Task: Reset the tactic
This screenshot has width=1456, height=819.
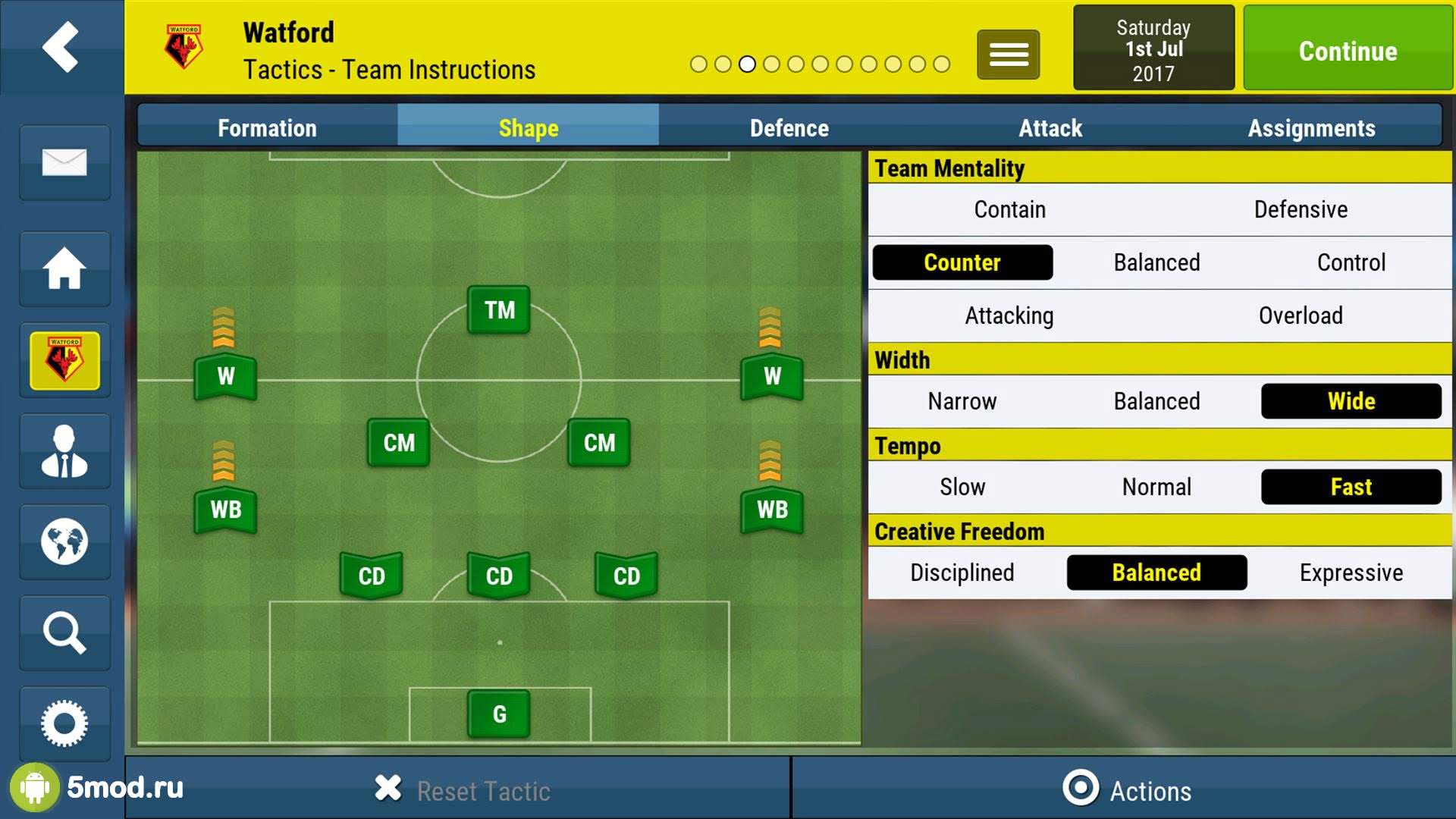Action: [x=463, y=790]
